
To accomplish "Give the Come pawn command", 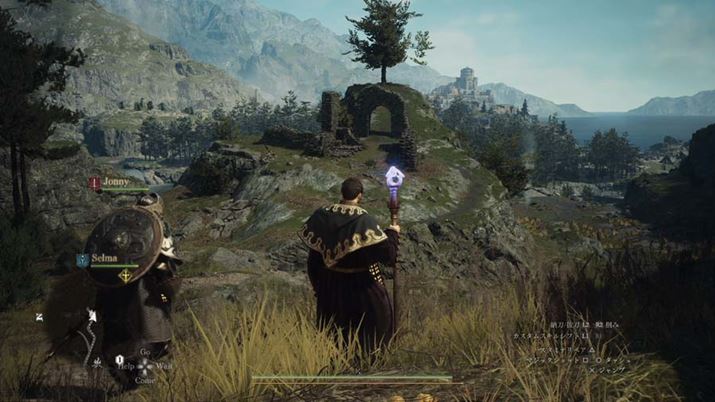I will click(145, 380).
